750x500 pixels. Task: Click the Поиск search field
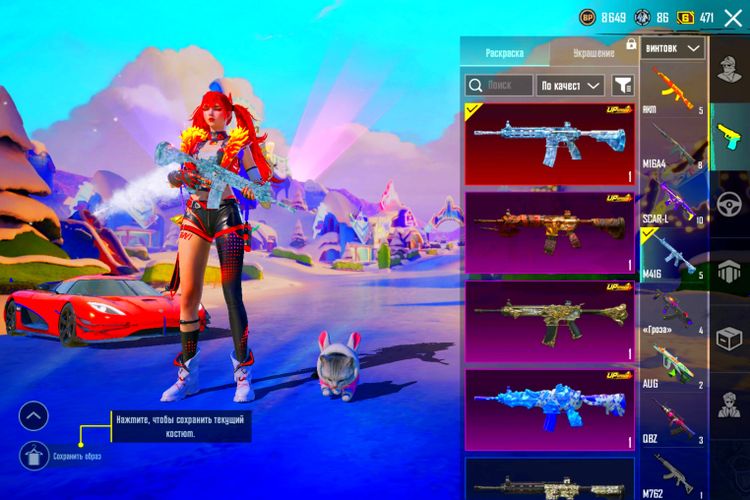499,85
